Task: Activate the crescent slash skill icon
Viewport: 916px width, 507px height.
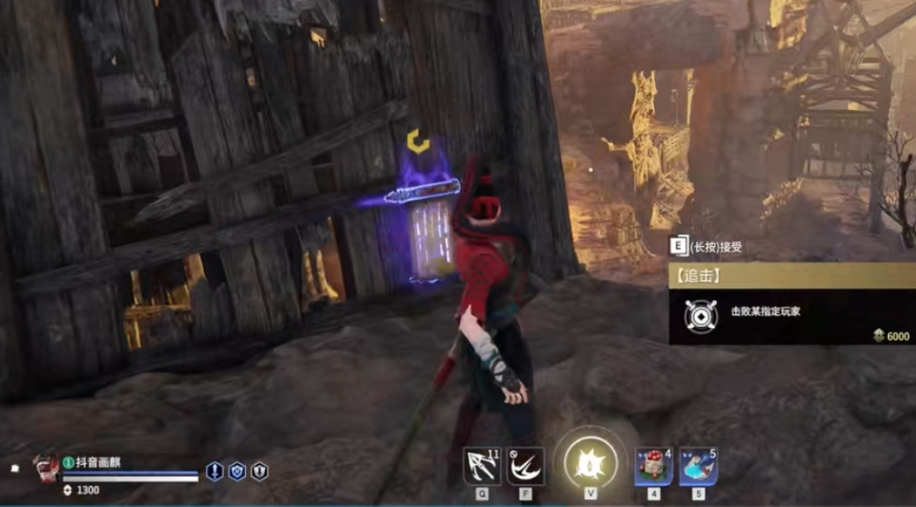Action: [525, 465]
